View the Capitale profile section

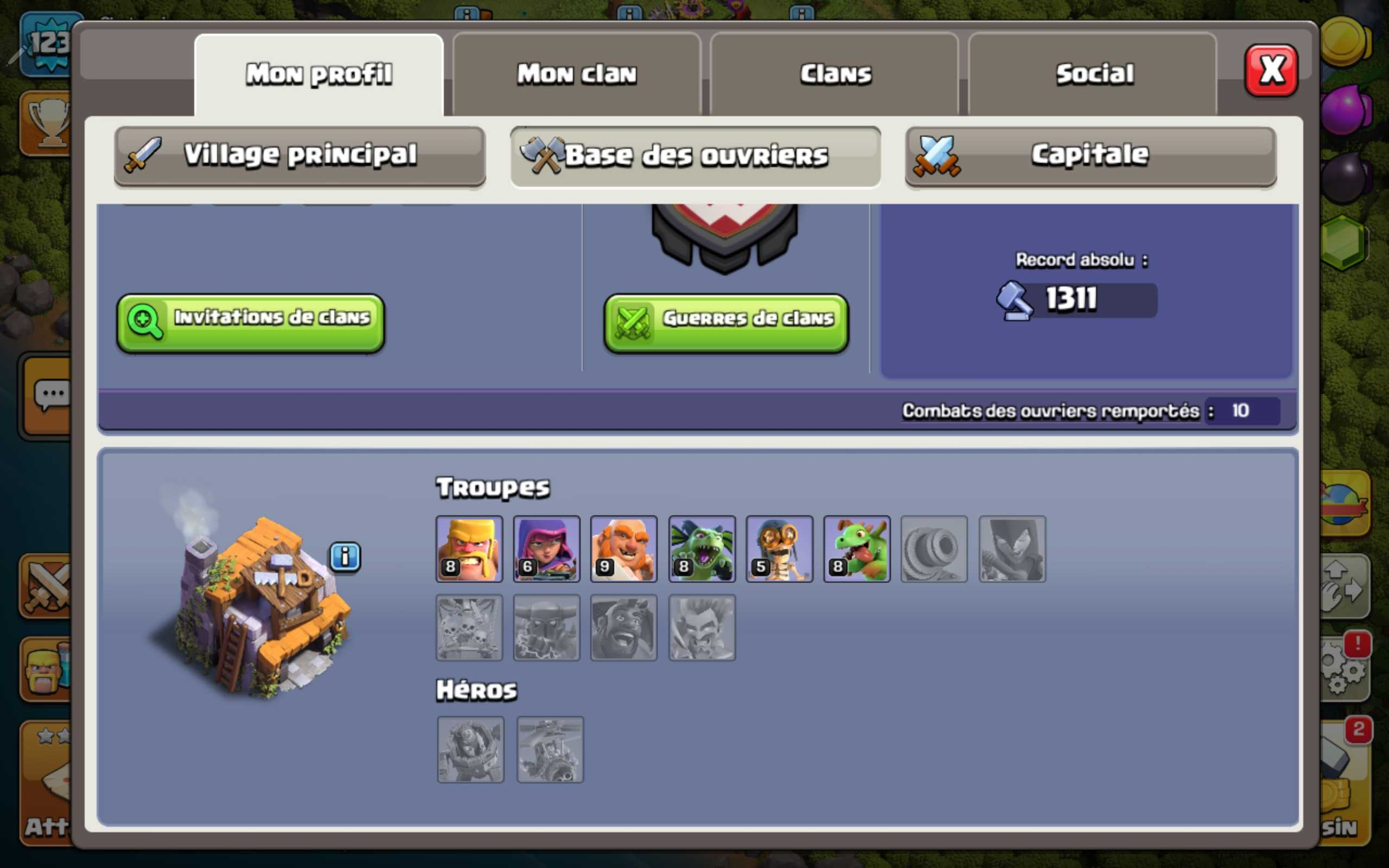(1090, 156)
